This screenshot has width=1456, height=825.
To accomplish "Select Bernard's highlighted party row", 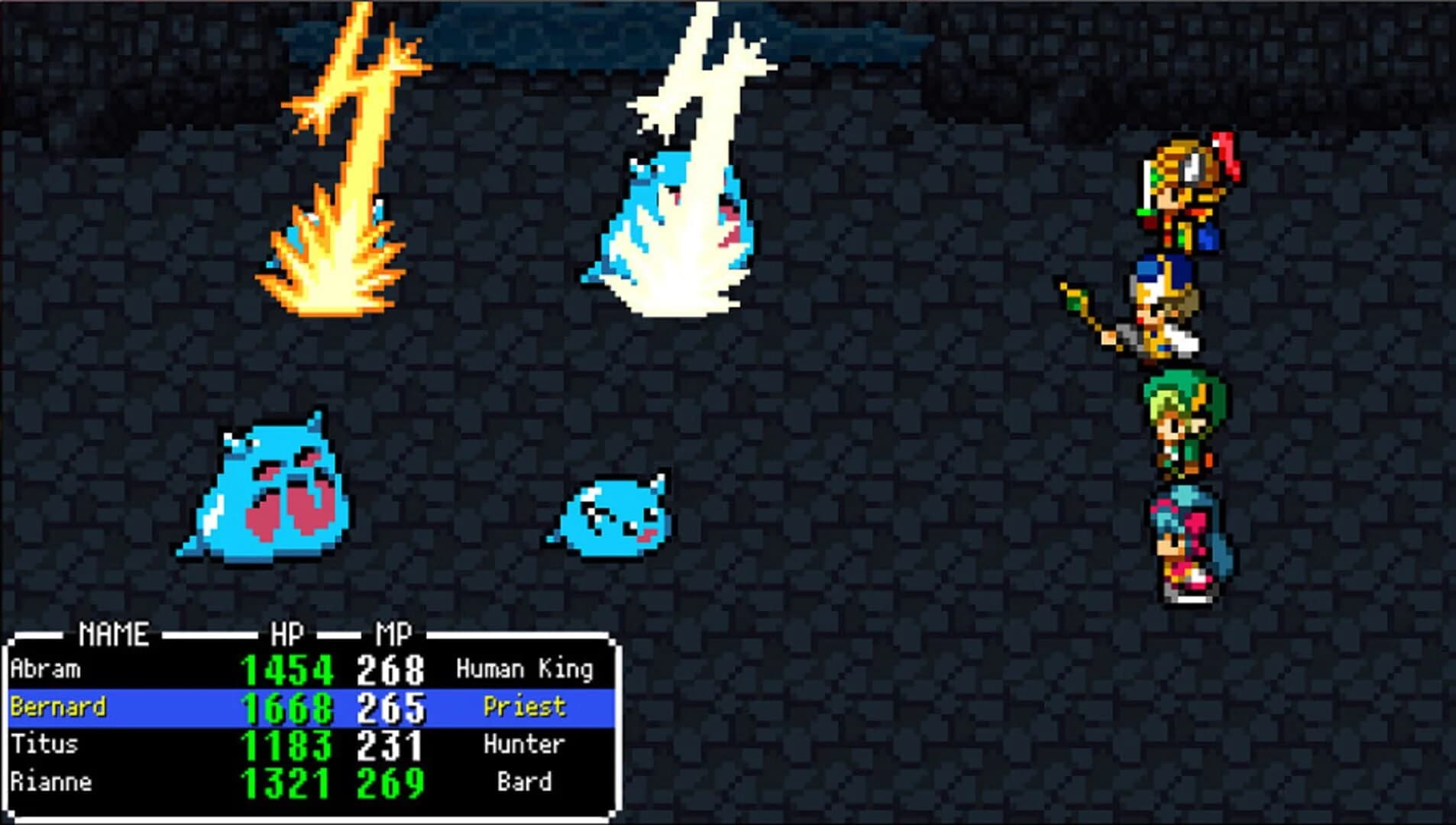I will (x=306, y=705).
